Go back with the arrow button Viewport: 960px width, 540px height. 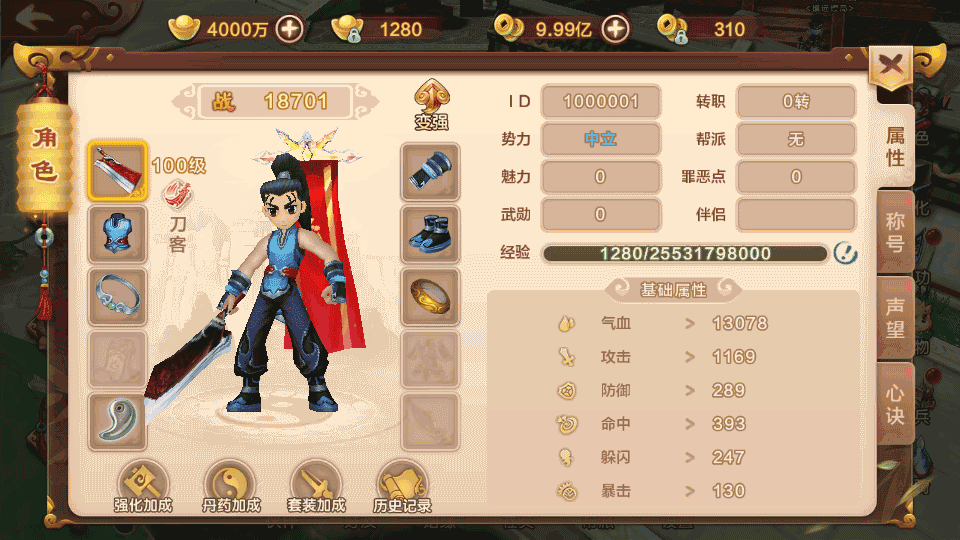(34, 19)
